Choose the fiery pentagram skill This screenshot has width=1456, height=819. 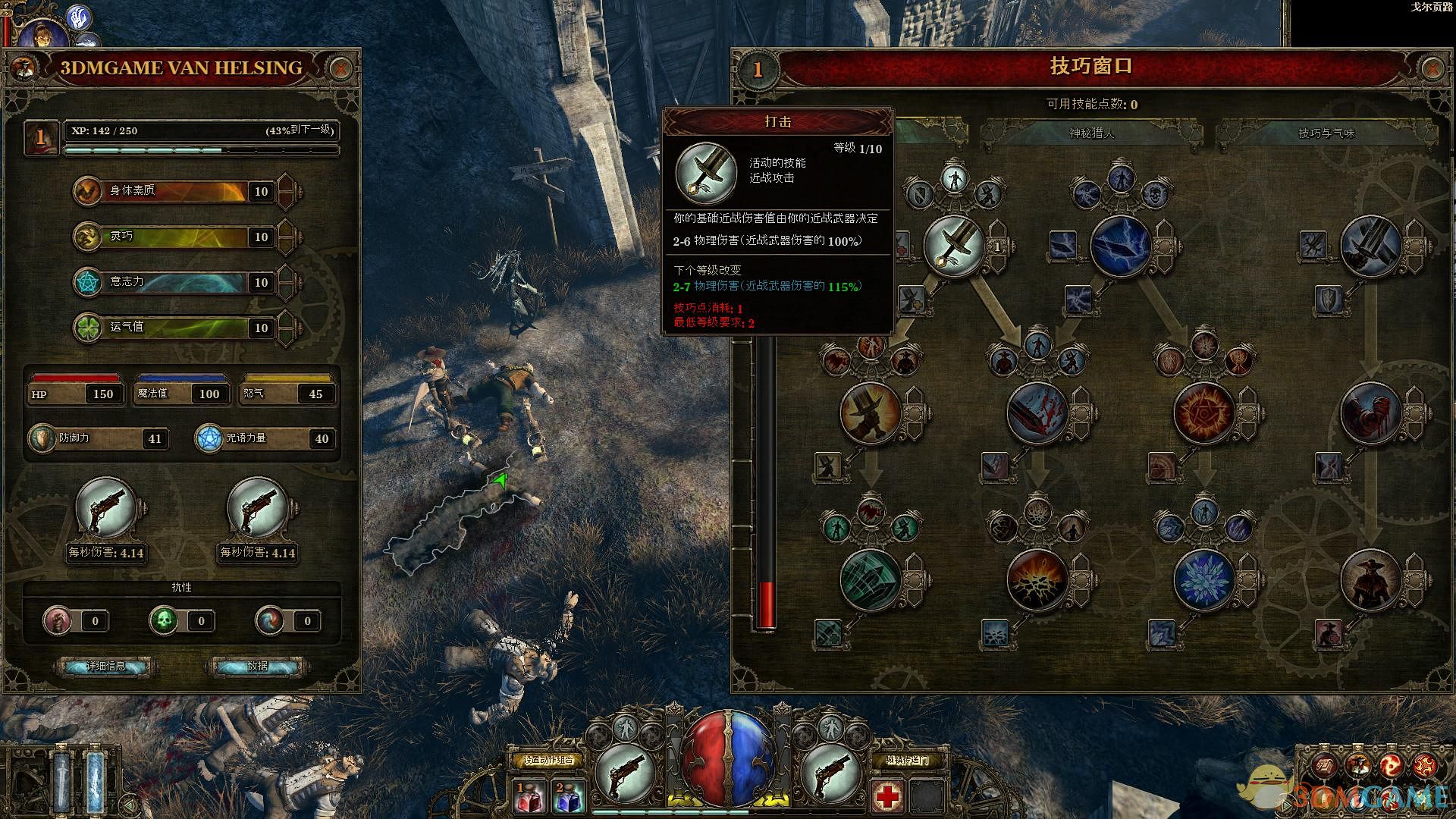(x=1204, y=413)
